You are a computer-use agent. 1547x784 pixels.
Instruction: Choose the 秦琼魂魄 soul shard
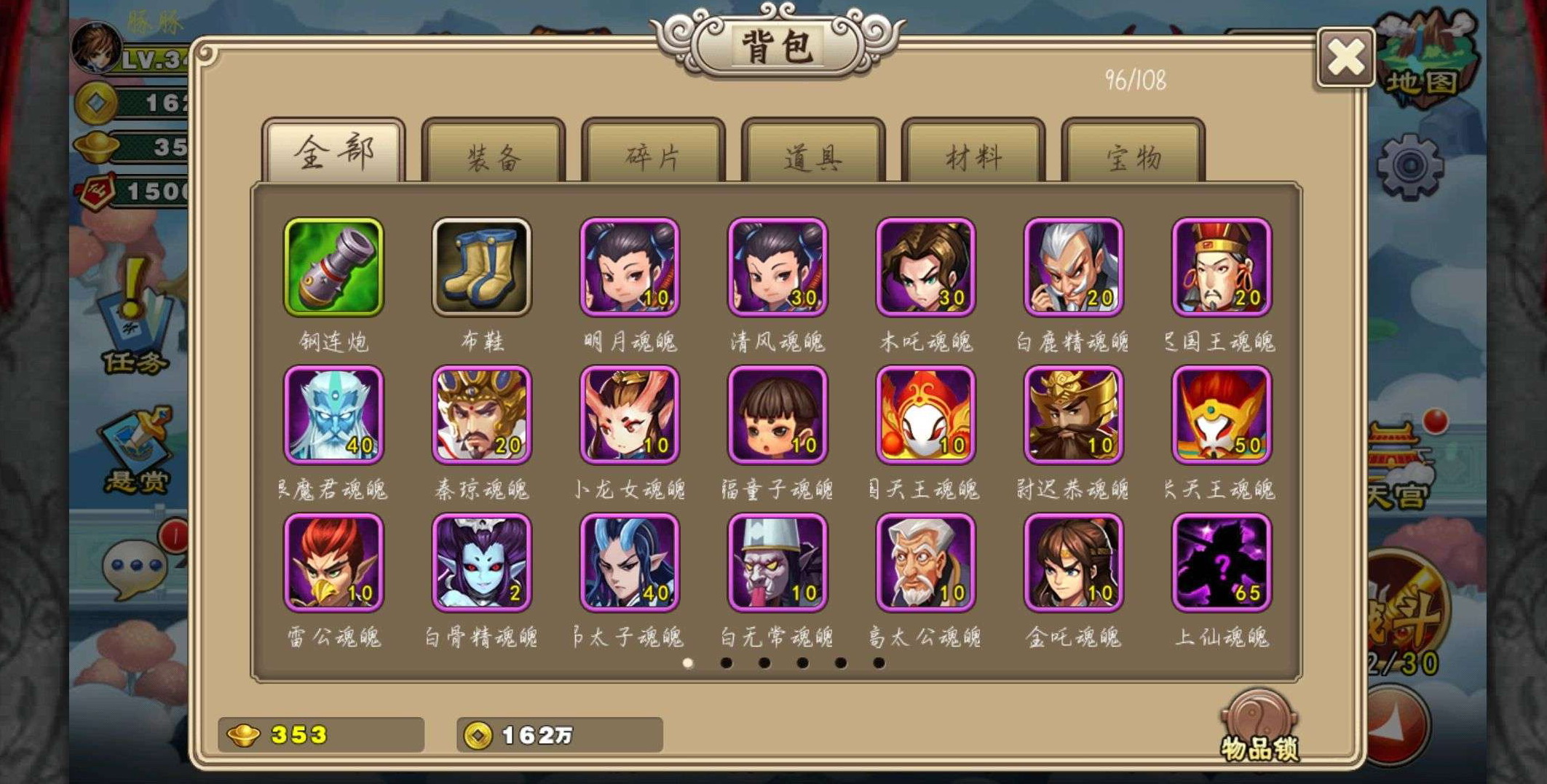tap(481, 415)
